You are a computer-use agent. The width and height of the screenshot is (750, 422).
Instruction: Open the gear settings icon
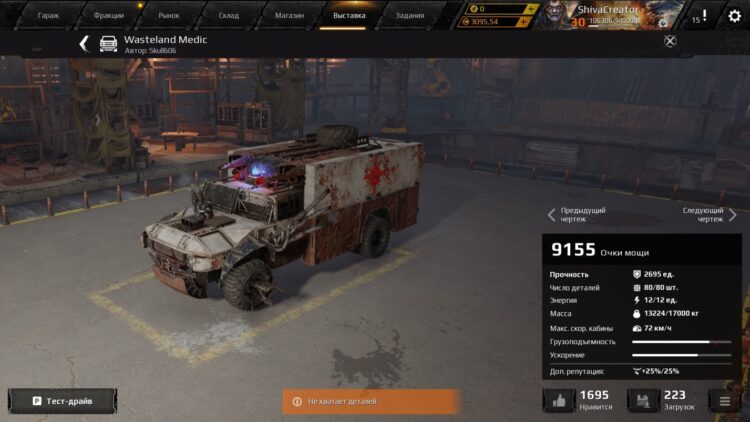pos(735,15)
